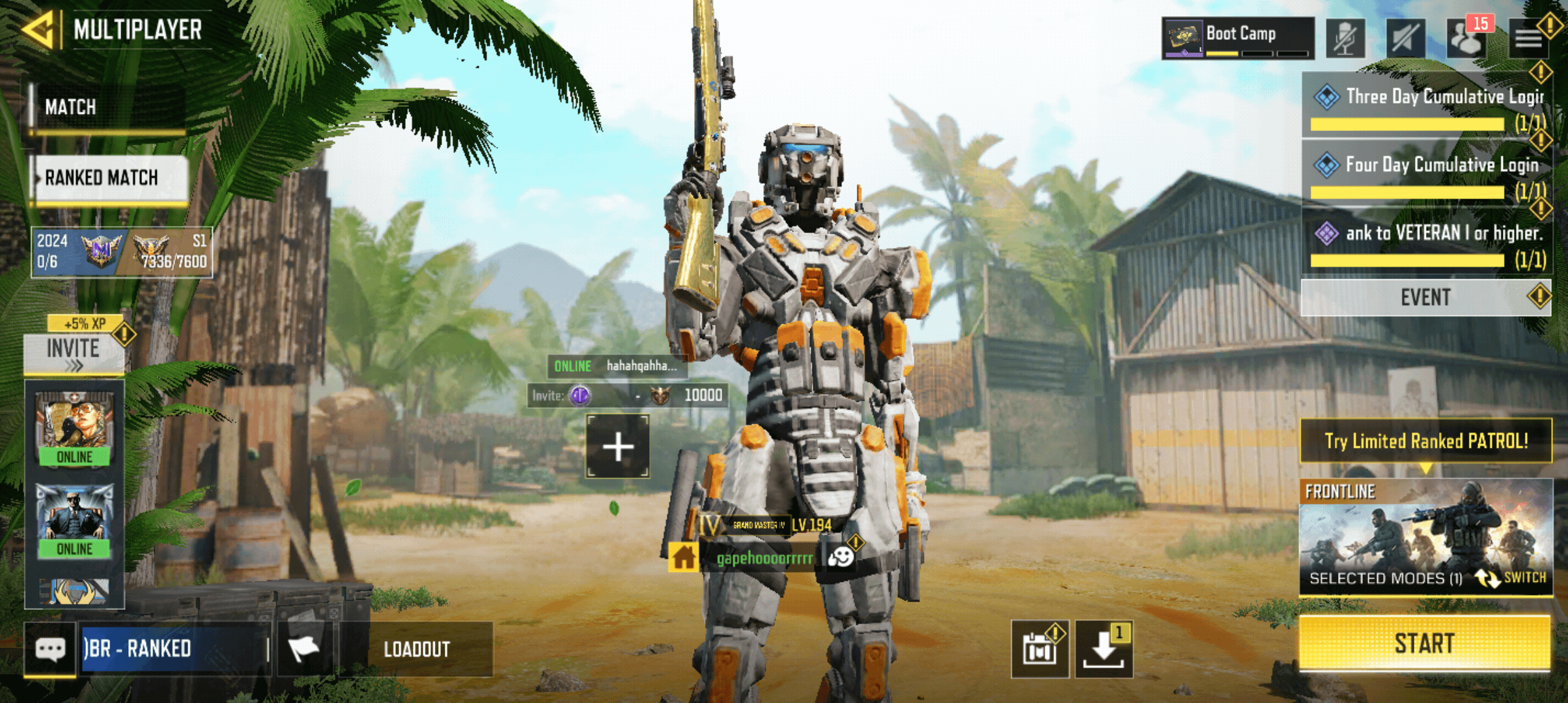The width and height of the screenshot is (1568, 703).
Task: Switch the selected Frontline game mode
Action: tap(1524, 578)
